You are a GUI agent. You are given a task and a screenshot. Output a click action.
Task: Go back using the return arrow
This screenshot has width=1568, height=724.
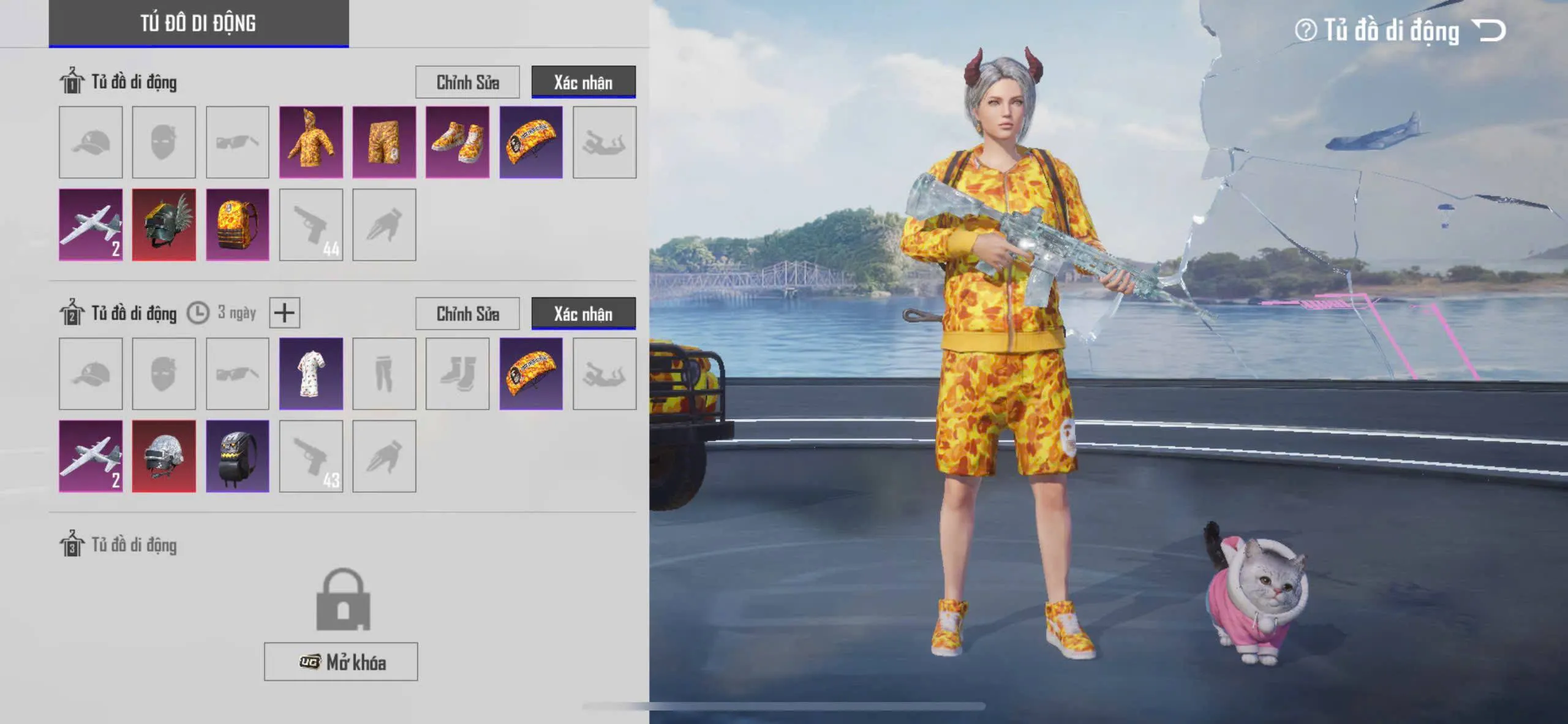1490,30
